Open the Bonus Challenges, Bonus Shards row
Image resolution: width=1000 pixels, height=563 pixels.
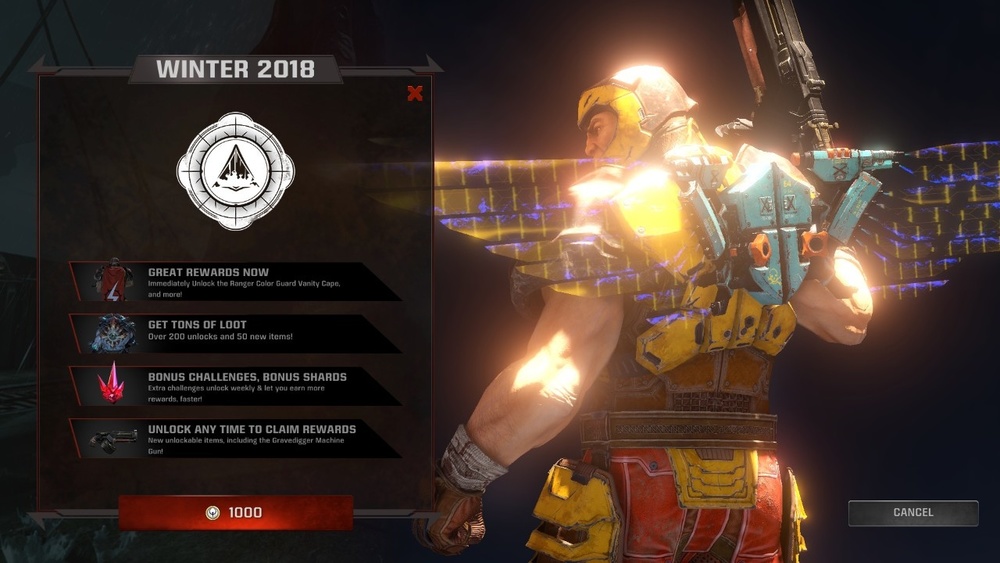[x=234, y=385]
